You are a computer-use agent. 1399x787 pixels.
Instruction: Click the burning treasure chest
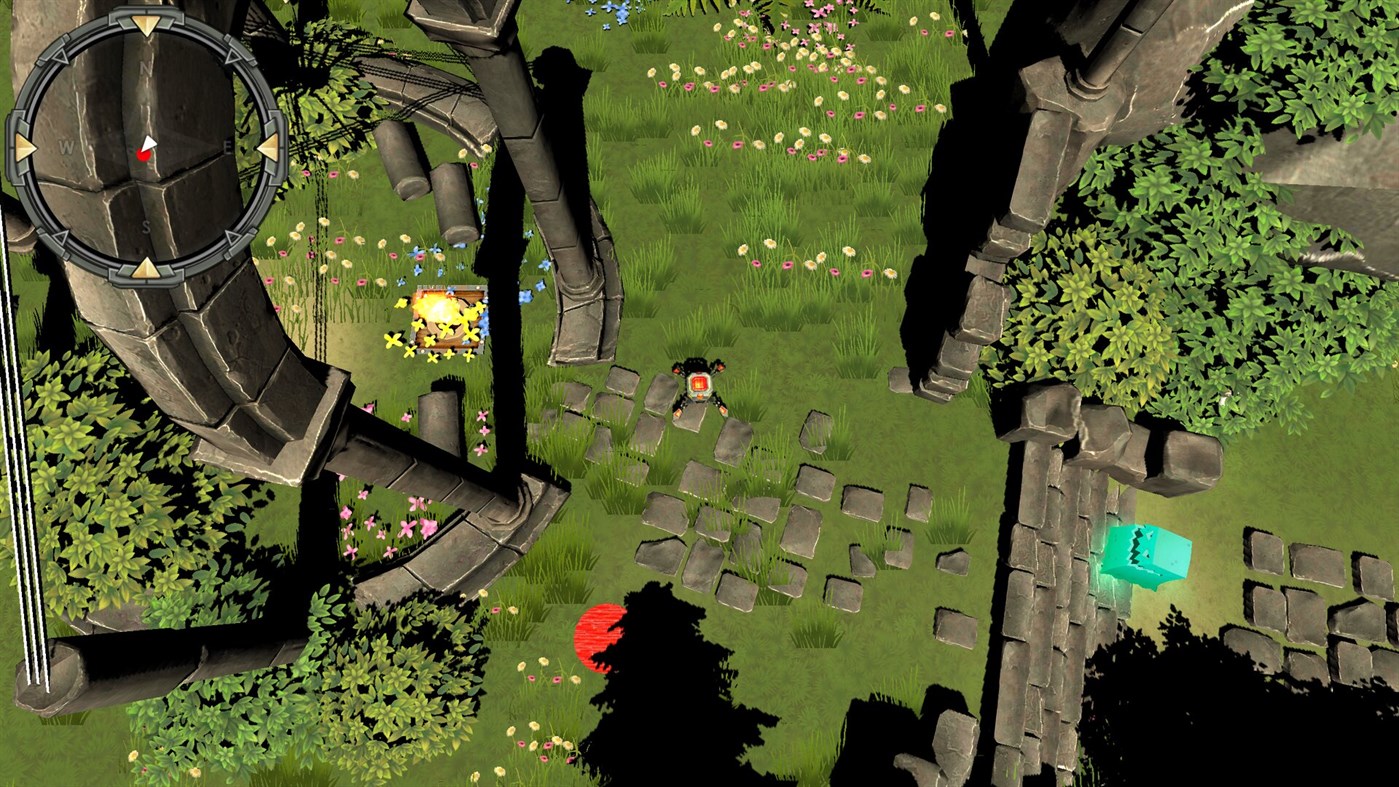click(x=448, y=316)
